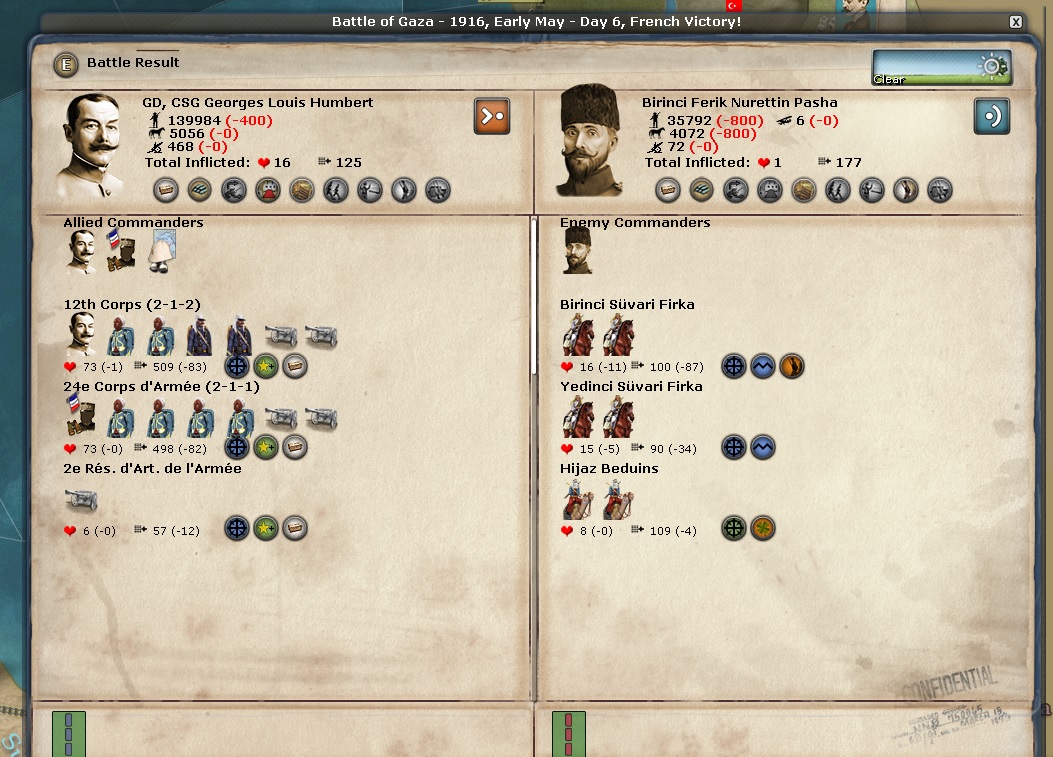Click the red segmented bar at bottom right
The height and width of the screenshot is (757, 1053).
click(569, 734)
